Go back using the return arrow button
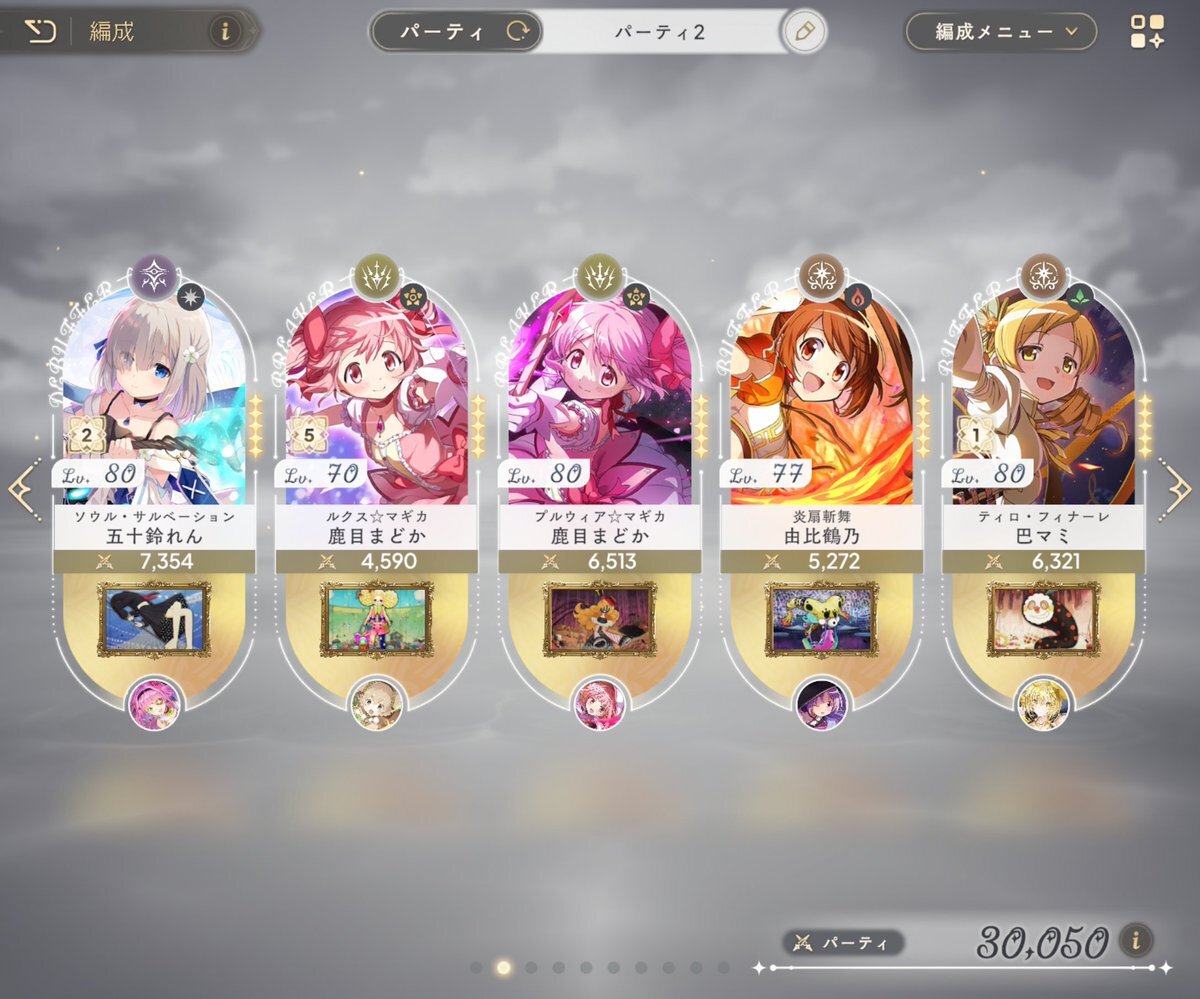This screenshot has height=999, width=1200. tap(39, 32)
